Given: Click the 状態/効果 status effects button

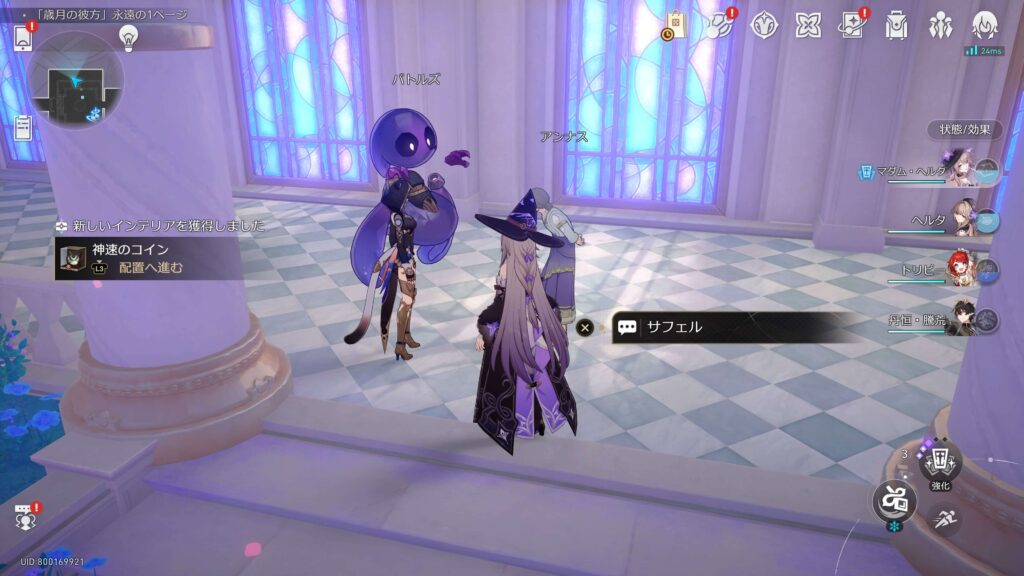Looking at the screenshot, I should point(964,129).
